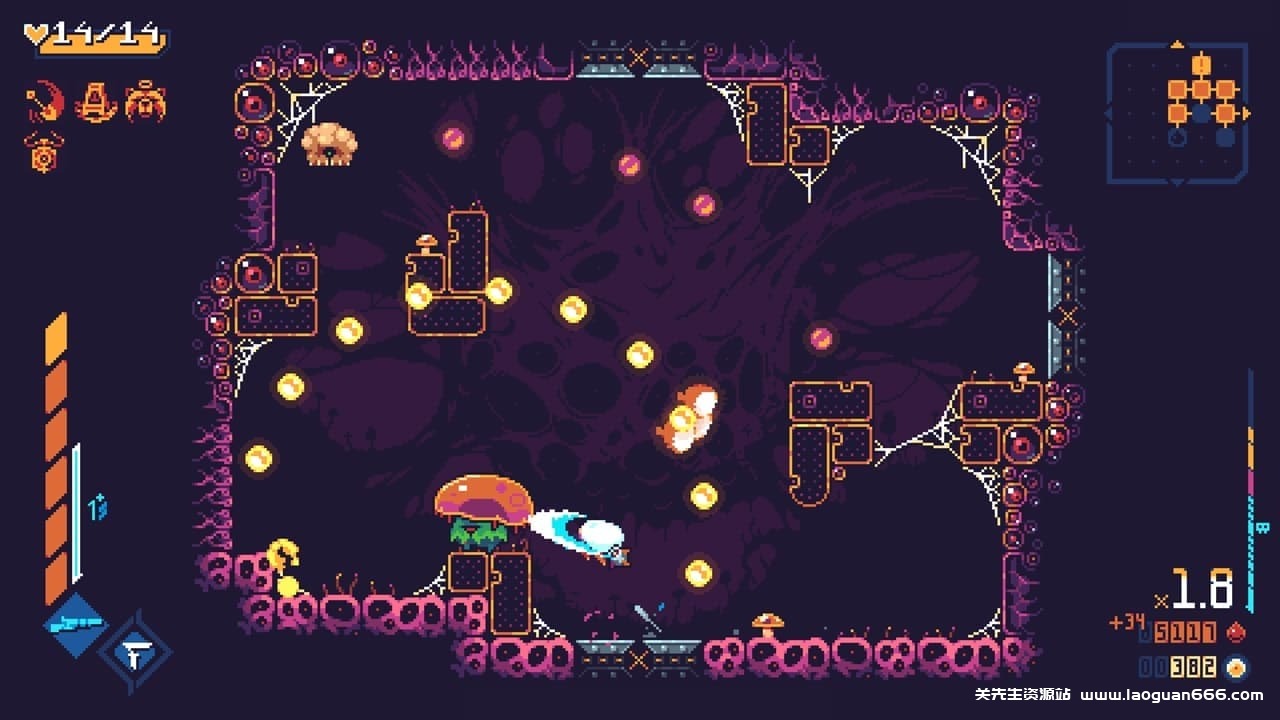Click the up arrow above the minimap
The width and height of the screenshot is (1280, 720).
tap(1177, 43)
